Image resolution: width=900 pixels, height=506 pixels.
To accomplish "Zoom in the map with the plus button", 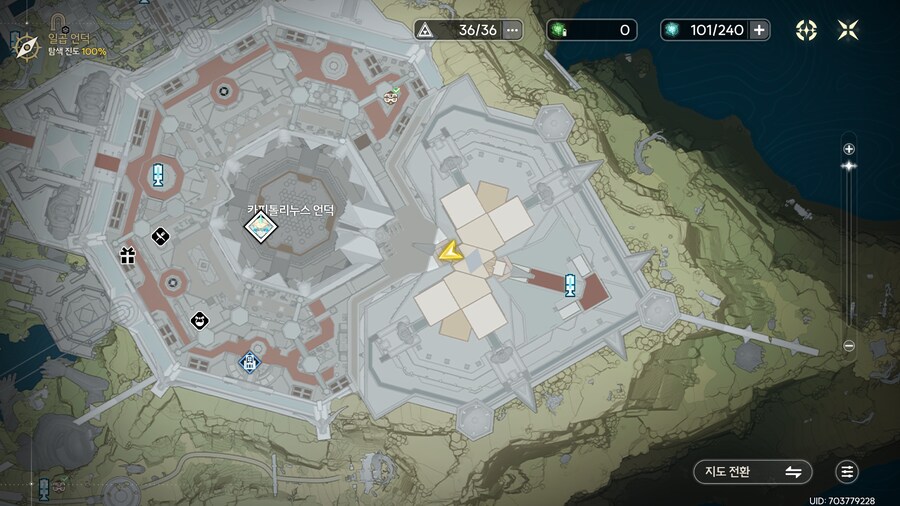I will point(849,149).
